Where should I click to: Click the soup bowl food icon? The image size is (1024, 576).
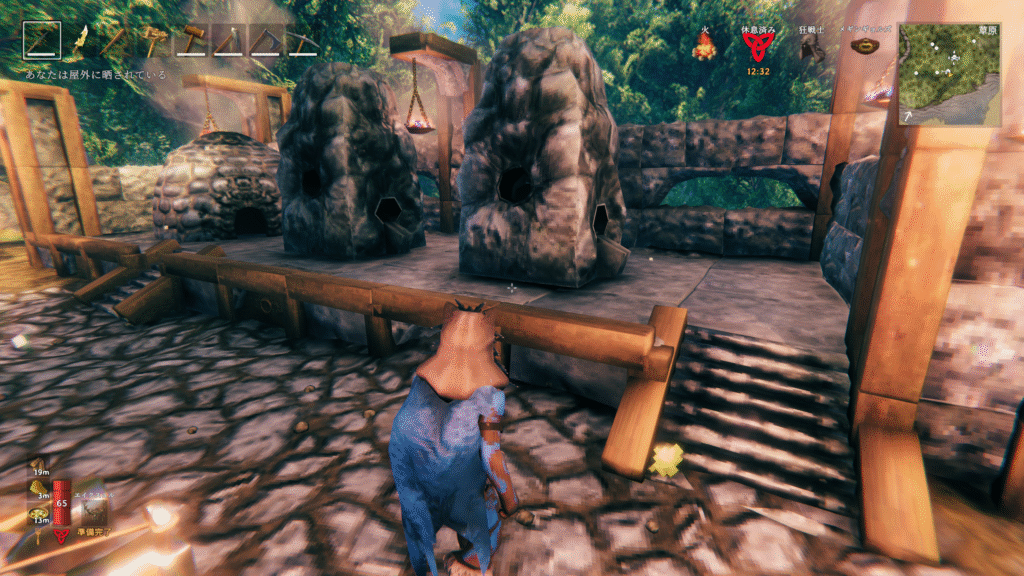click(38, 514)
